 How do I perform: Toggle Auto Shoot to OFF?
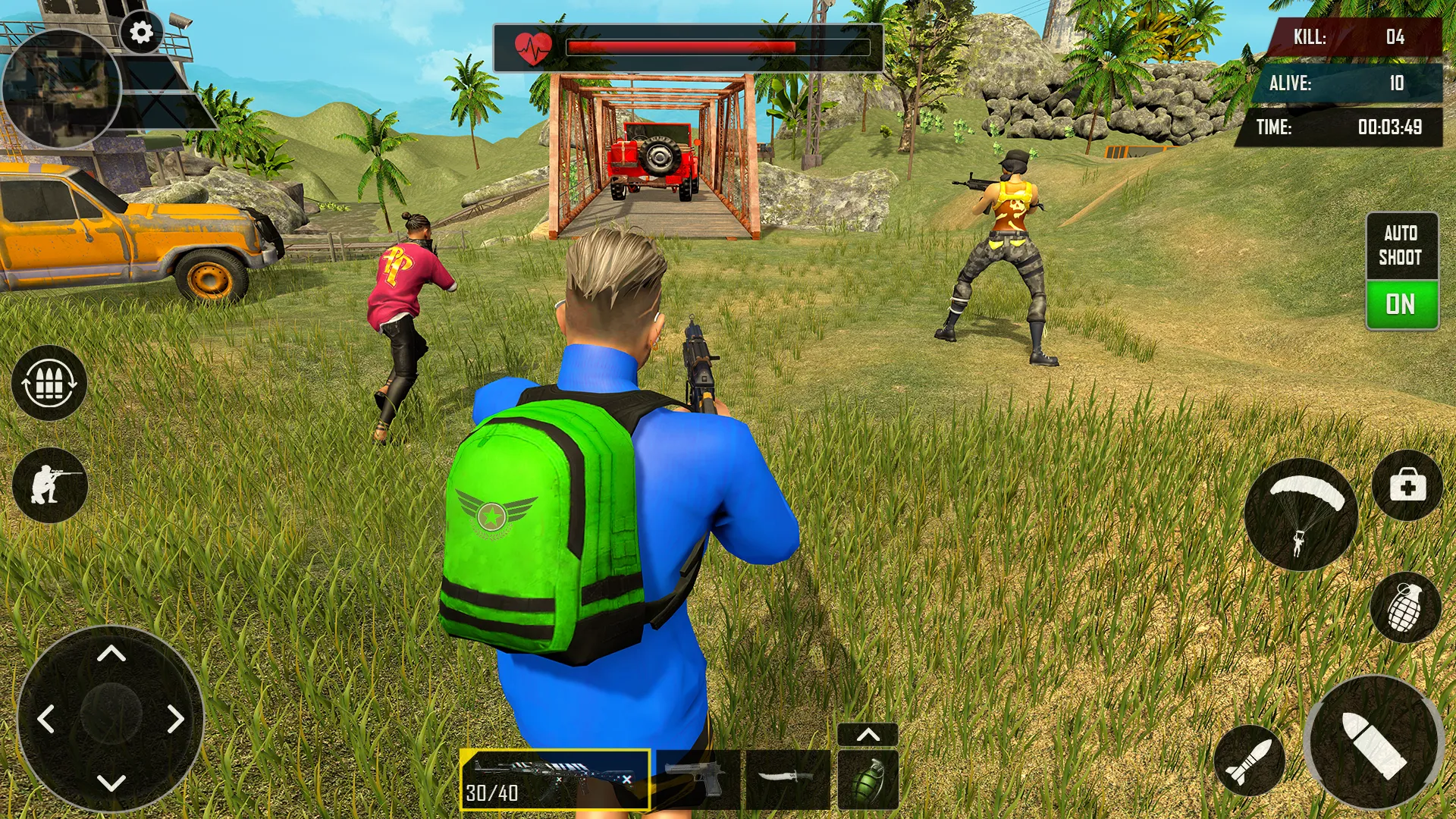(1401, 304)
